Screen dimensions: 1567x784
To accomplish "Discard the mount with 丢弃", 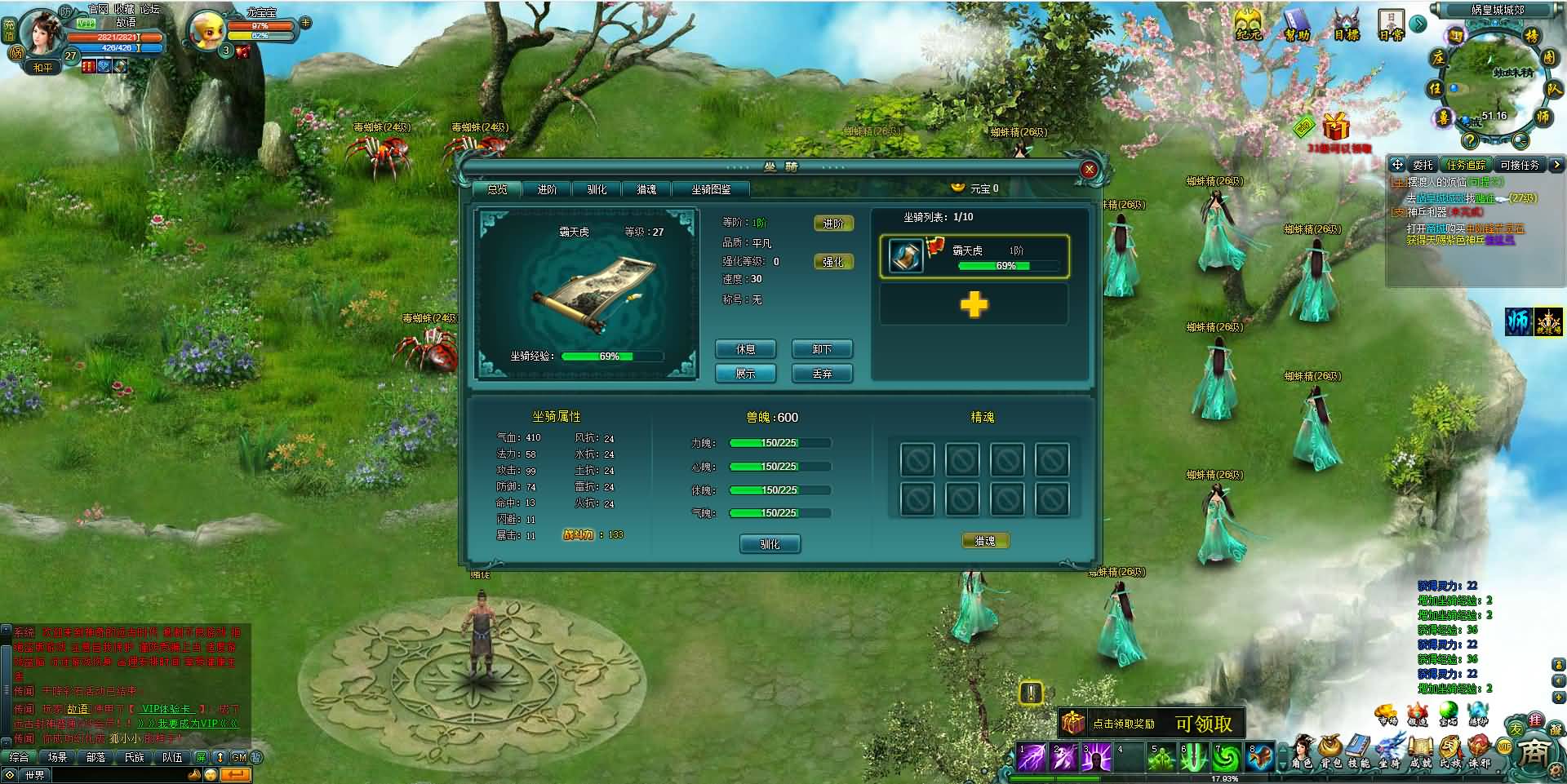I will click(x=821, y=374).
